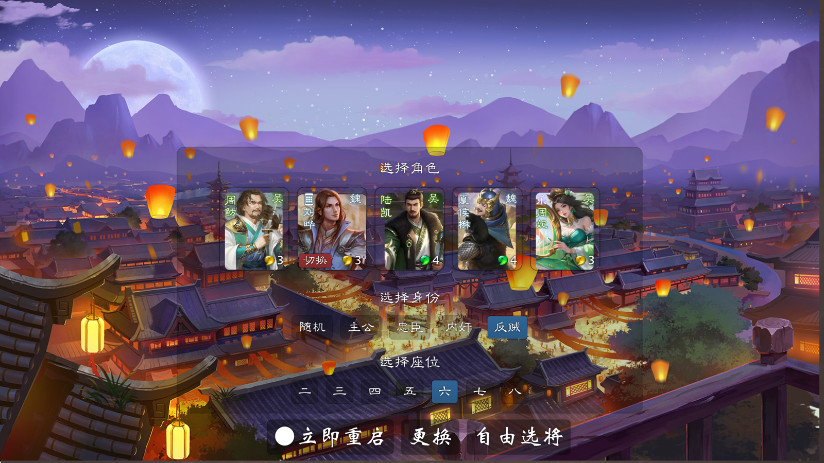The width and height of the screenshot is (824, 463).
Task: Click the red 切换 switch button
Action: (x=316, y=261)
